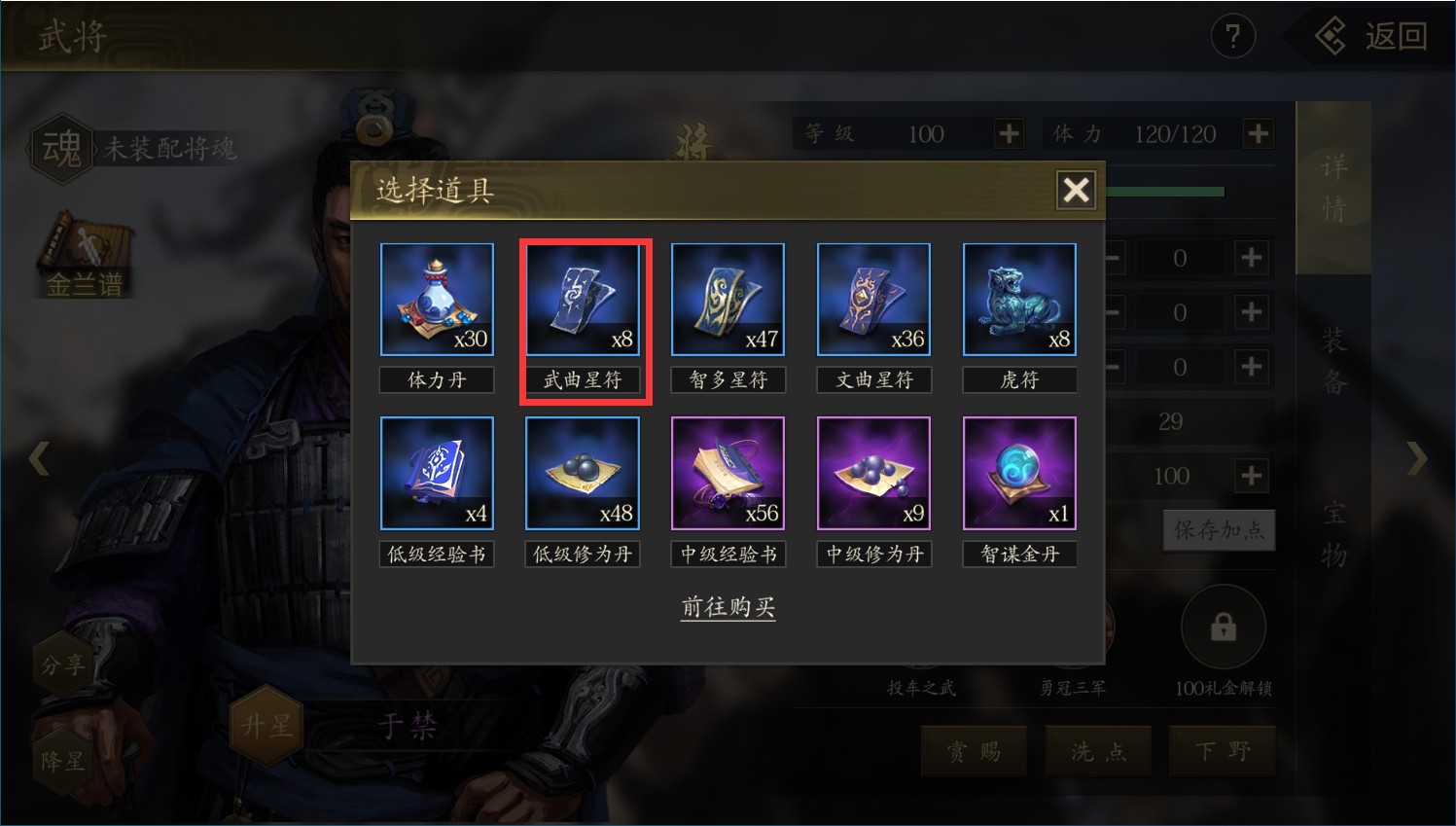Show the previous general with left arrow

coord(39,457)
